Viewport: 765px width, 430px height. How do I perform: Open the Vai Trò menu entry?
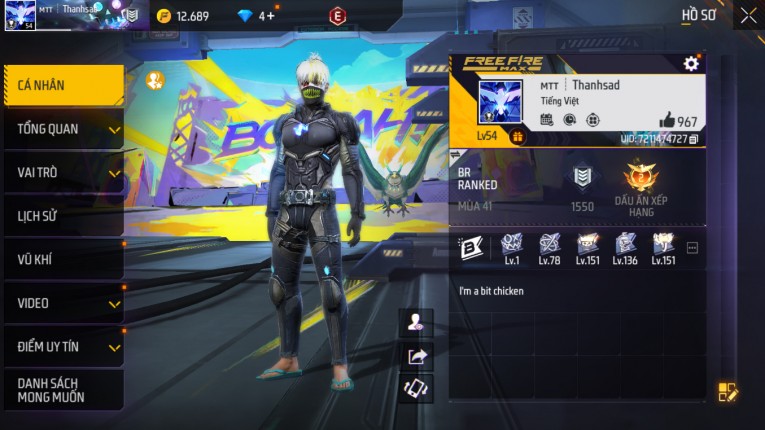point(62,172)
